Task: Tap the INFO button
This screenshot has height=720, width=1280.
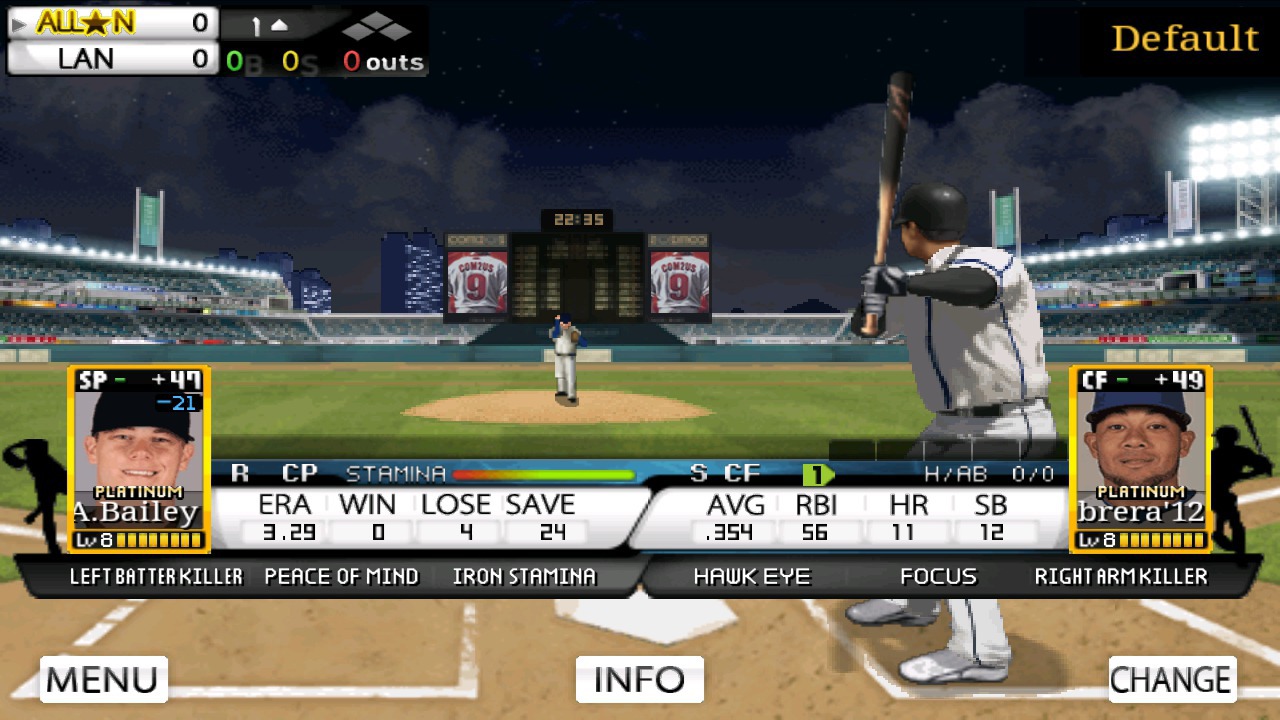Action: tap(639, 679)
